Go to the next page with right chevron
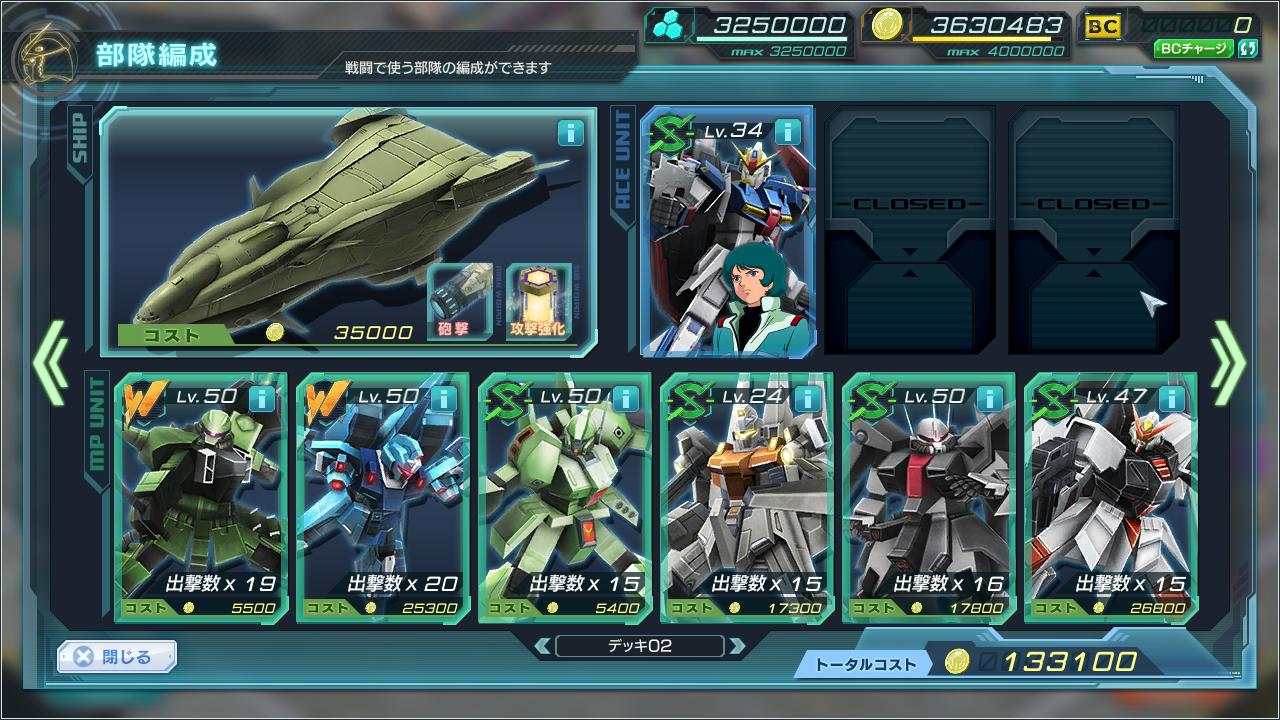 click(1228, 361)
